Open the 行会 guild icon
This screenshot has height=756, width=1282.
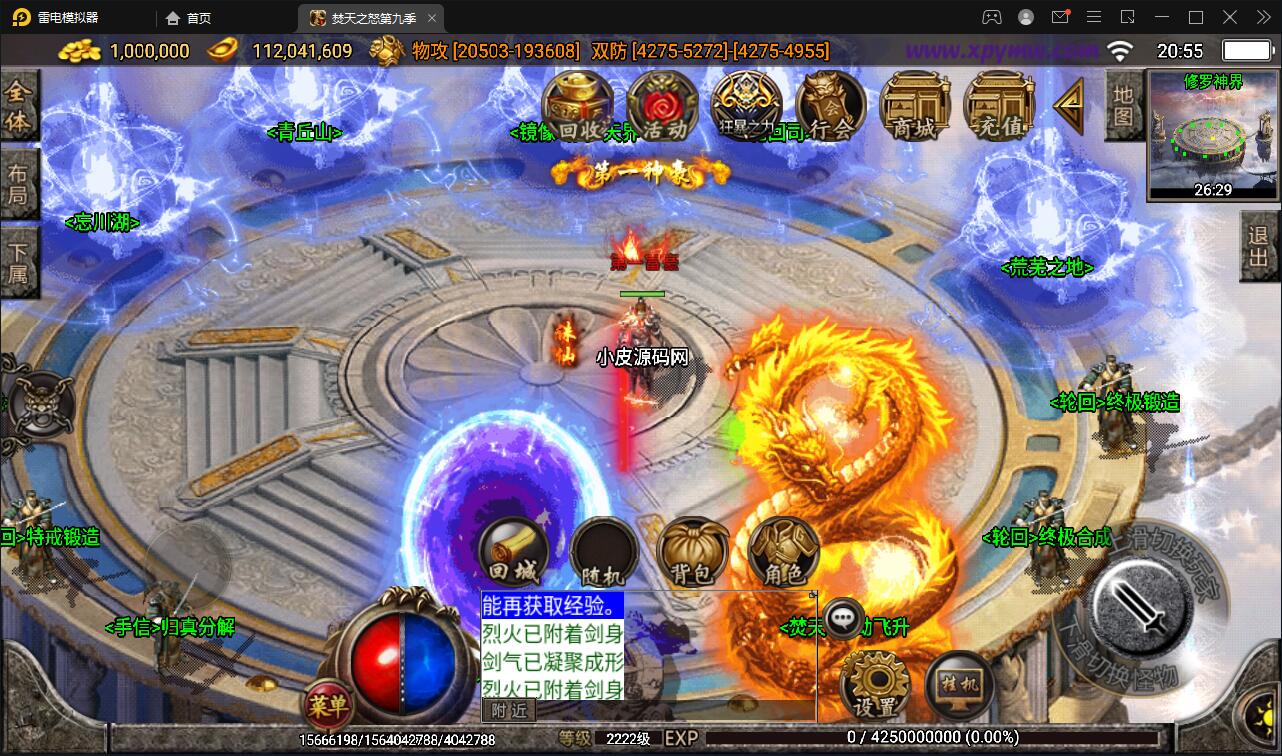830,106
